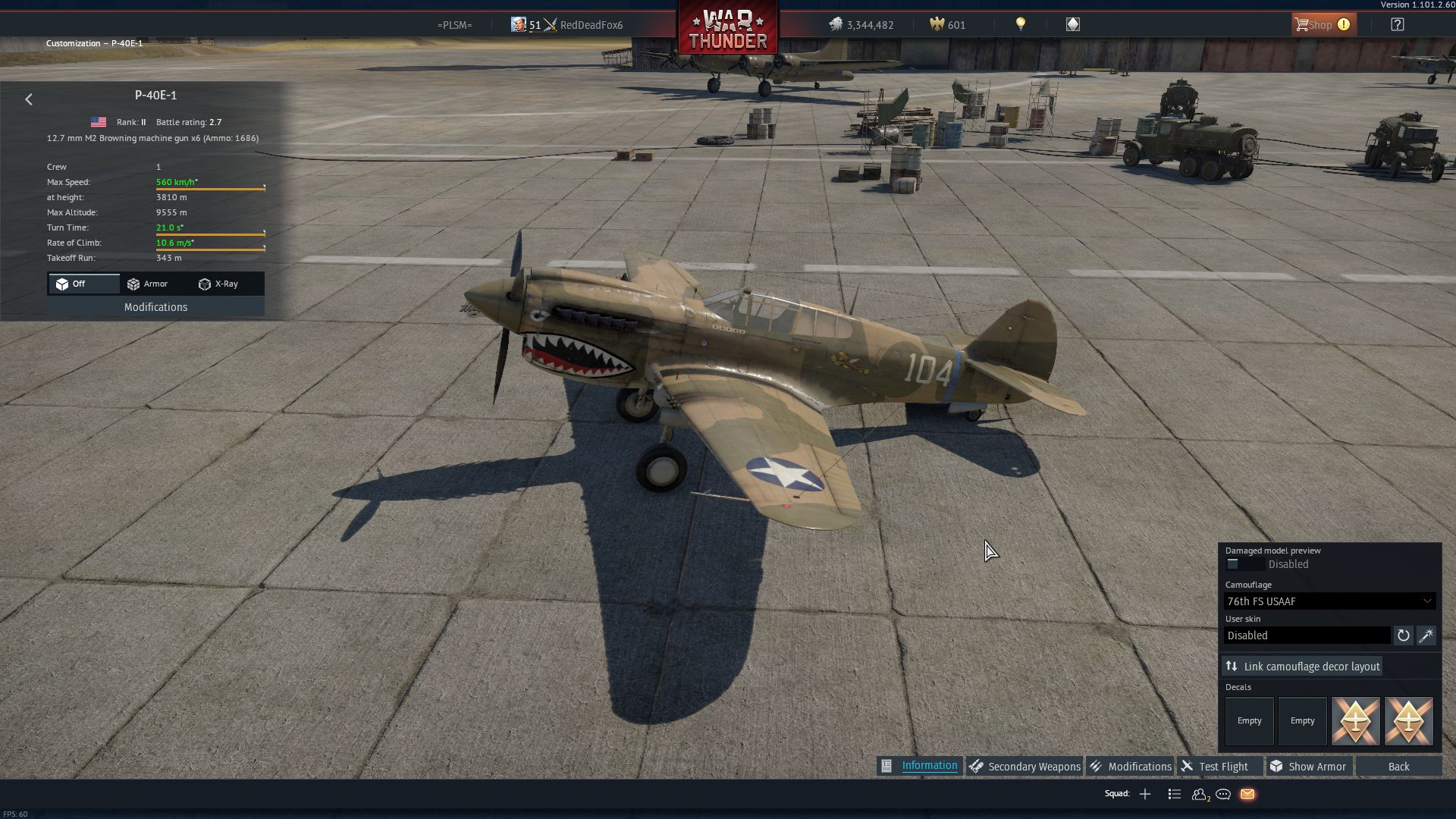
Task: Open the Information tab
Action: pos(920,766)
